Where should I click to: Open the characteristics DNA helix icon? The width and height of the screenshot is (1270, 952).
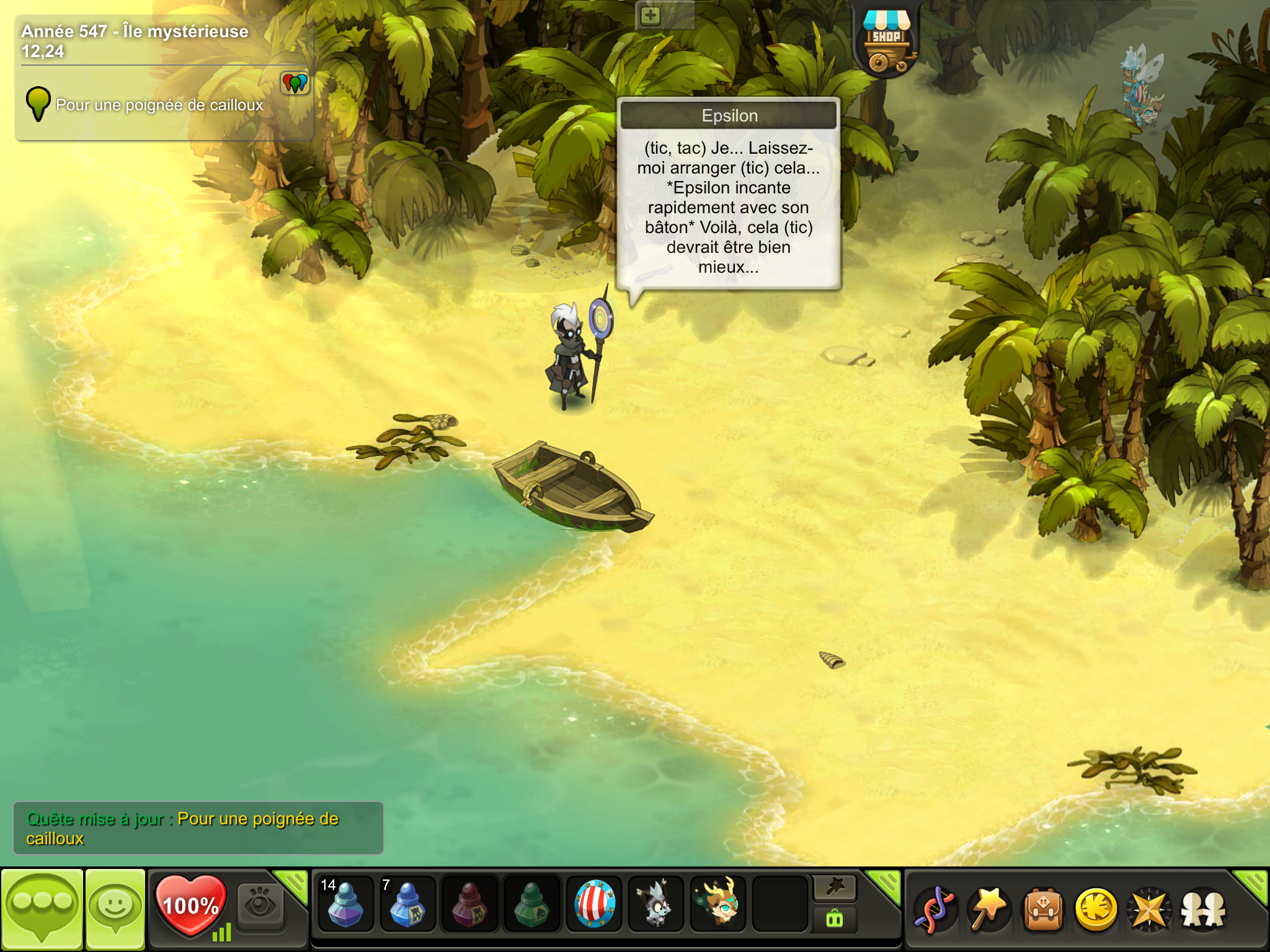coord(936,909)
